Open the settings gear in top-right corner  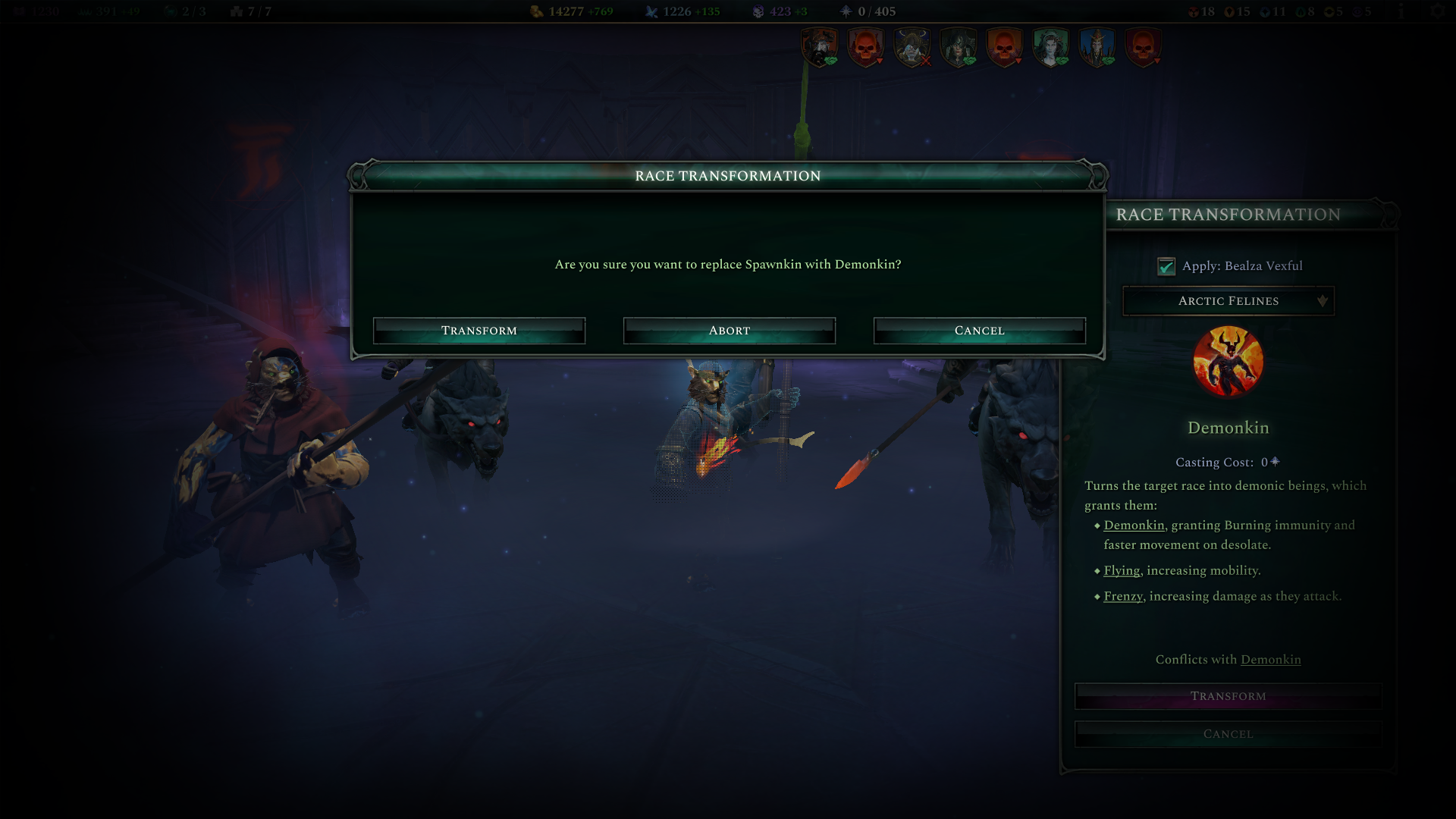coord(1439,11)
